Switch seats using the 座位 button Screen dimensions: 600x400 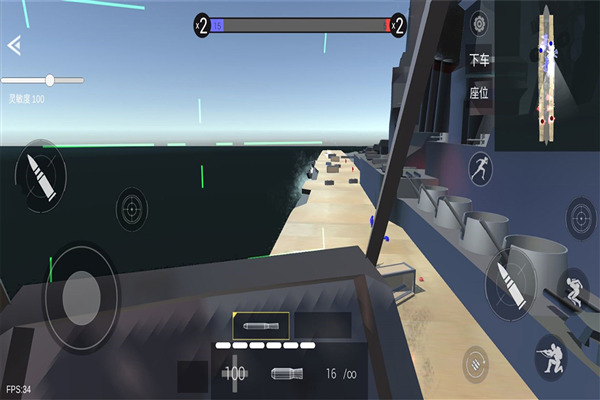pyautogui.click(x=480, y=93)
